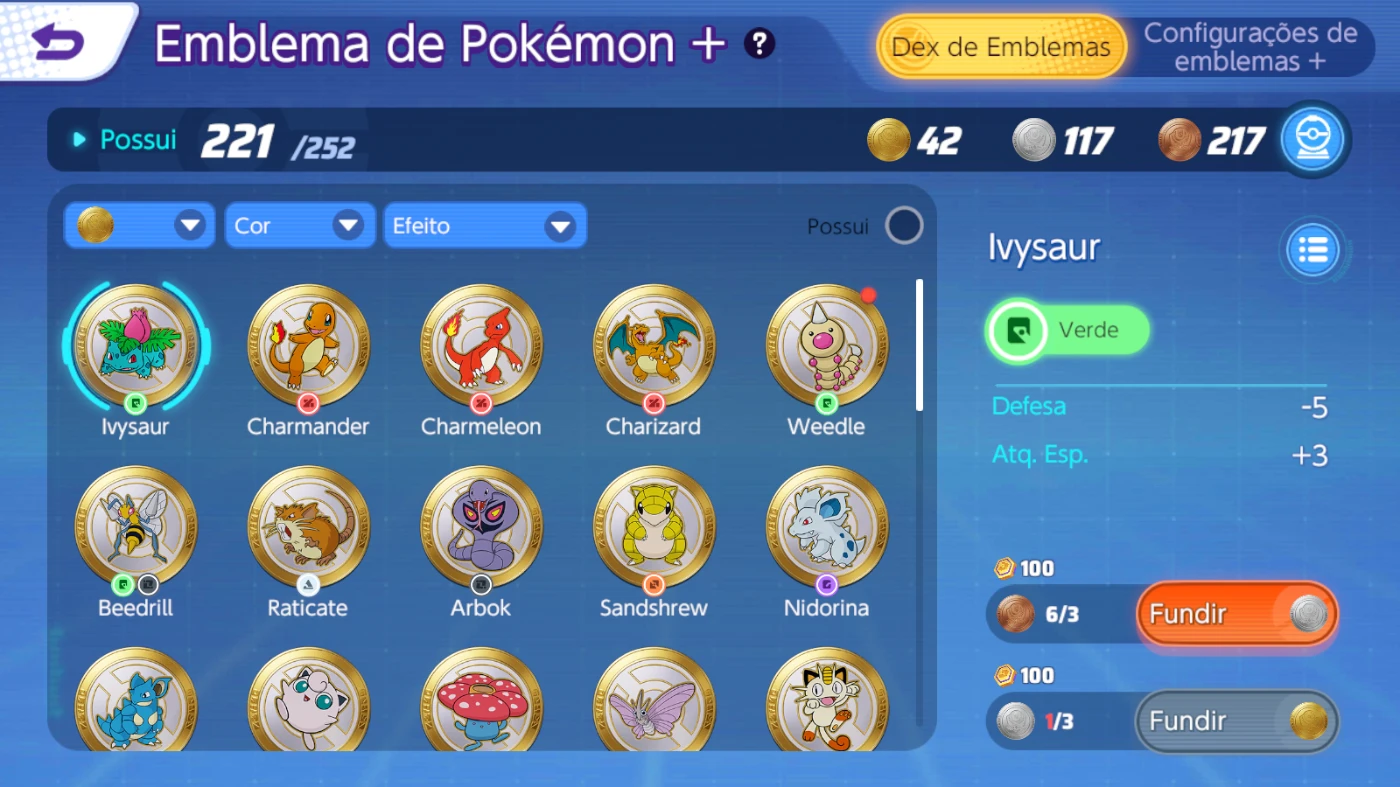
Task: Open the help question mark icon
Action: [759, 43]
